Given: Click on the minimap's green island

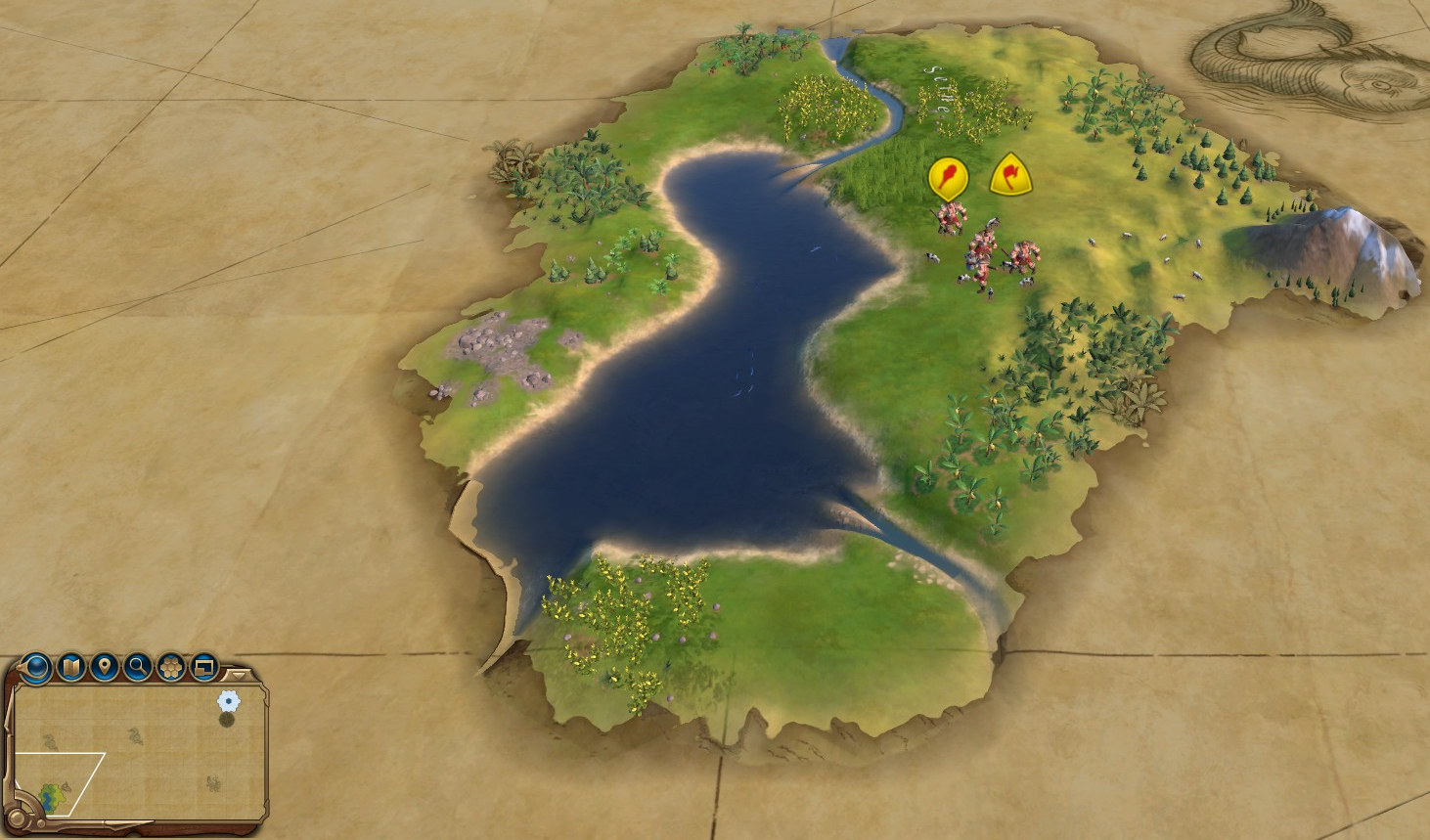Looking at the screenshot, I should pyautogui.click(x=51, y=796).
